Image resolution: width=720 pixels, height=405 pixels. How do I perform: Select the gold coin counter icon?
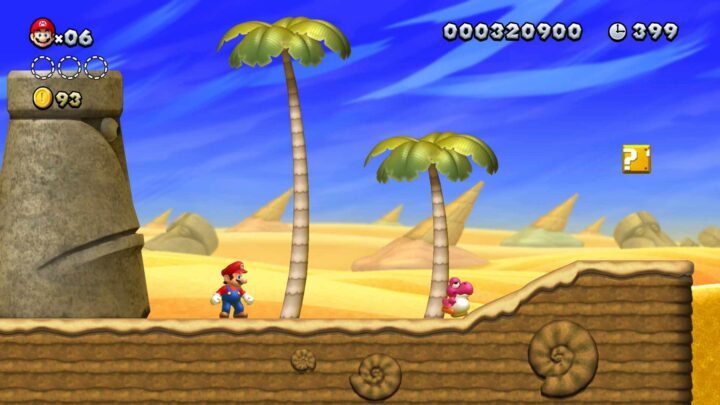[x=42, y=98]
